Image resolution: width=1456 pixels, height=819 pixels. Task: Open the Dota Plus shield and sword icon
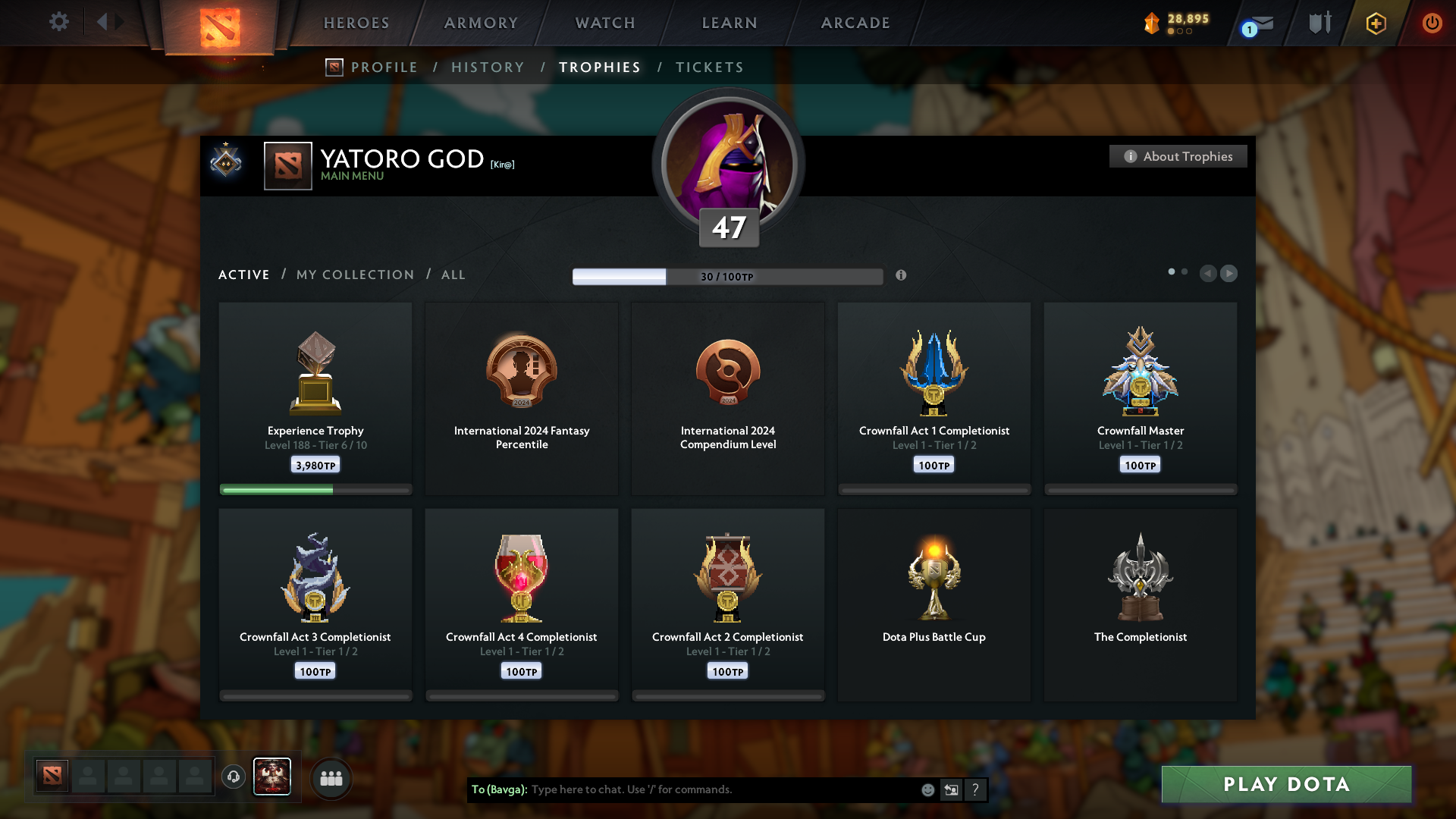1318,22
